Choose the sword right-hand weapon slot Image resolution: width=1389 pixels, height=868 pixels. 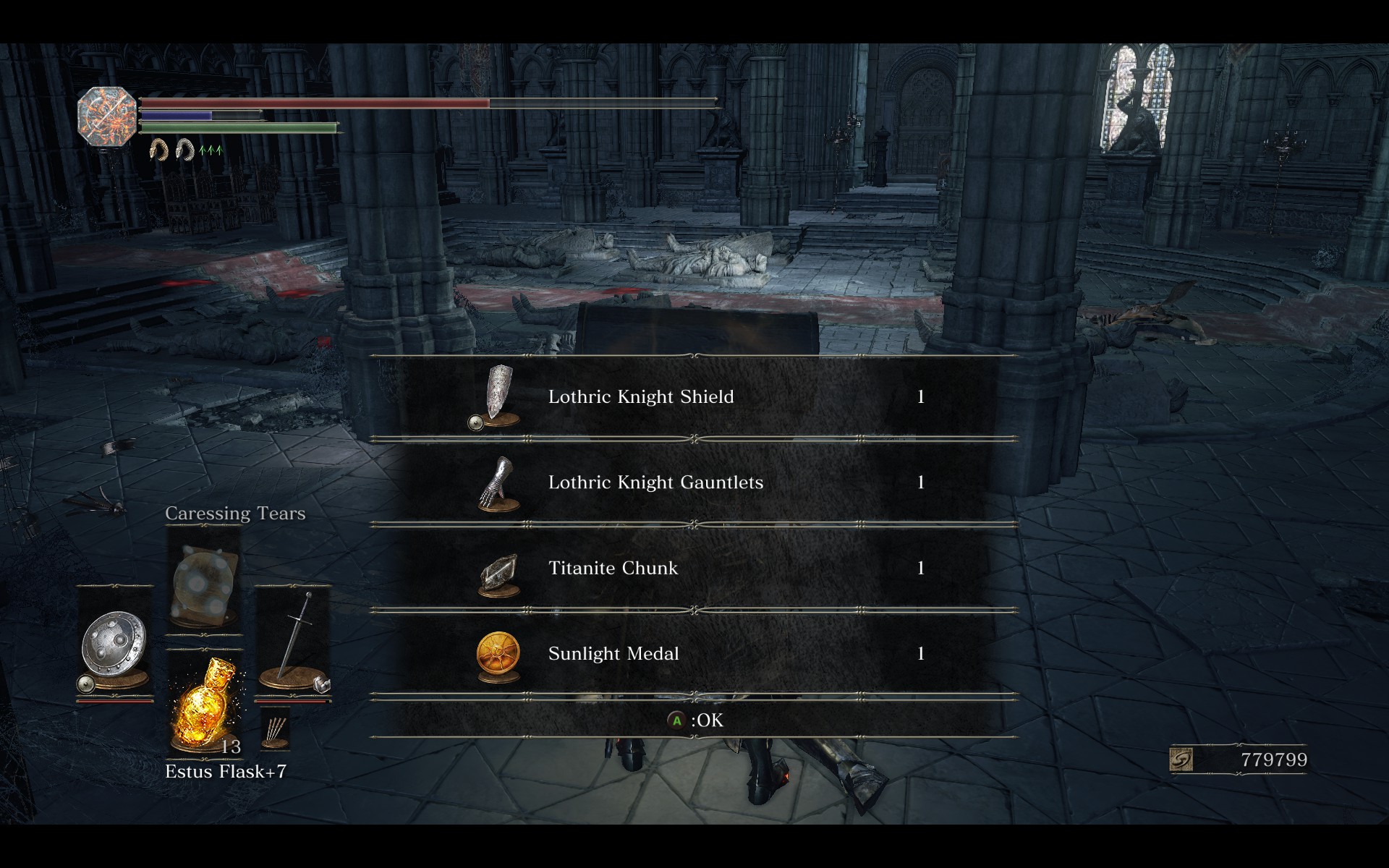tap(293, 643)
